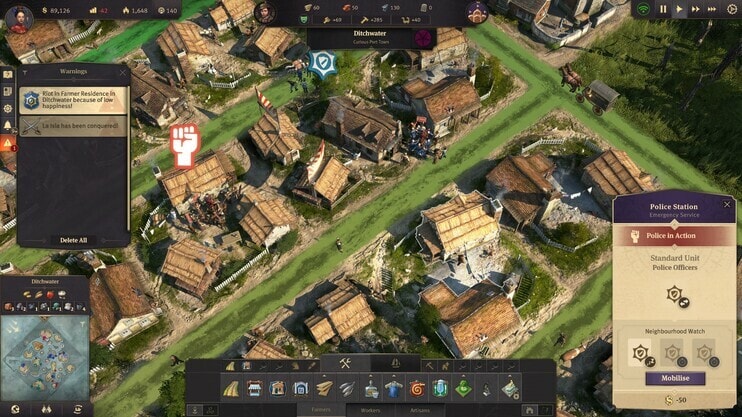Screen dimensions: 742x417
Task: Mobilise the Neighbourhood Watch
Action: (x=675, y=379)
